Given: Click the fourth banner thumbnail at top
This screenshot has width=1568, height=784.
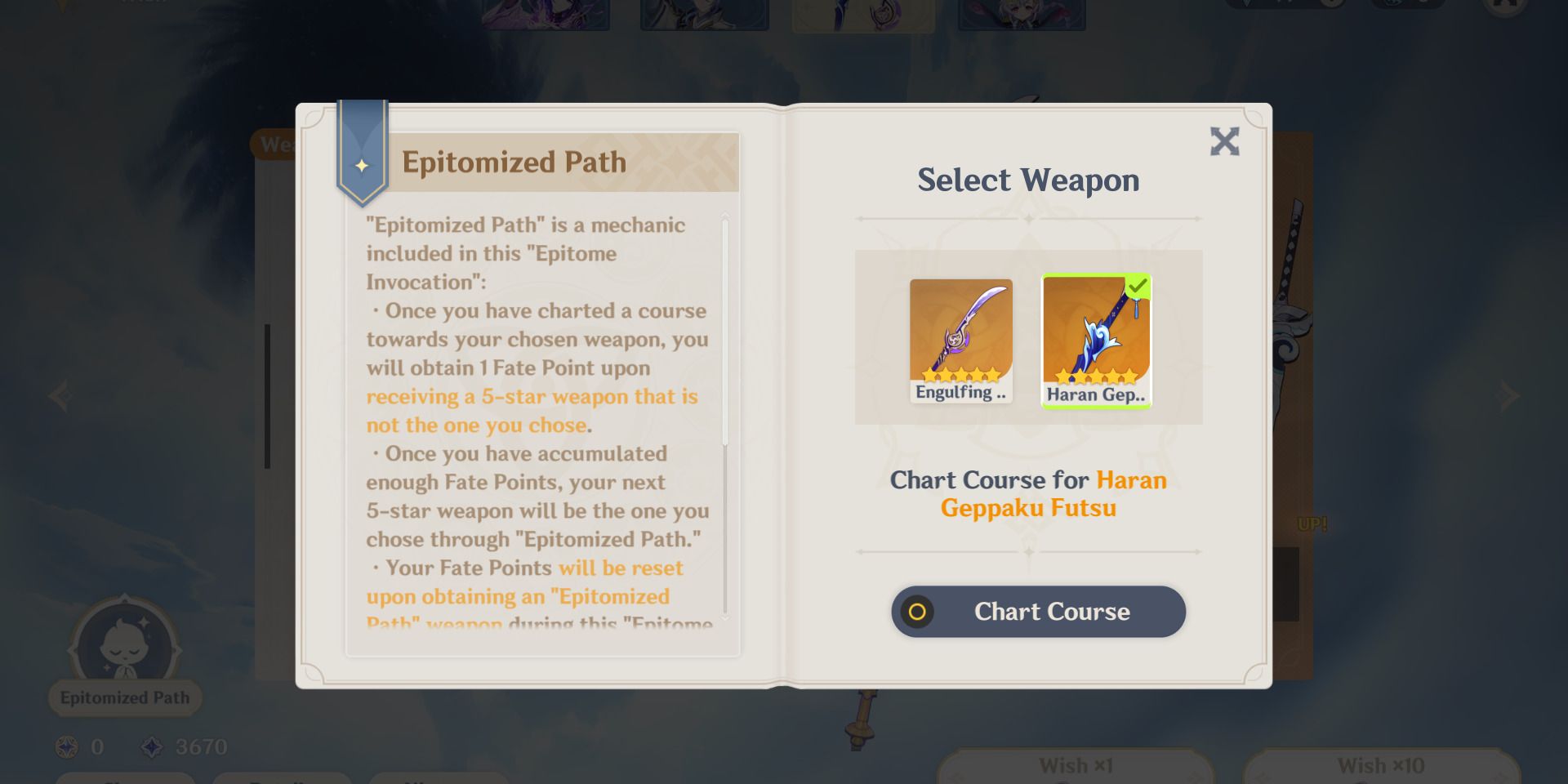Looking at the screenshot, I should click(1022, 12).
